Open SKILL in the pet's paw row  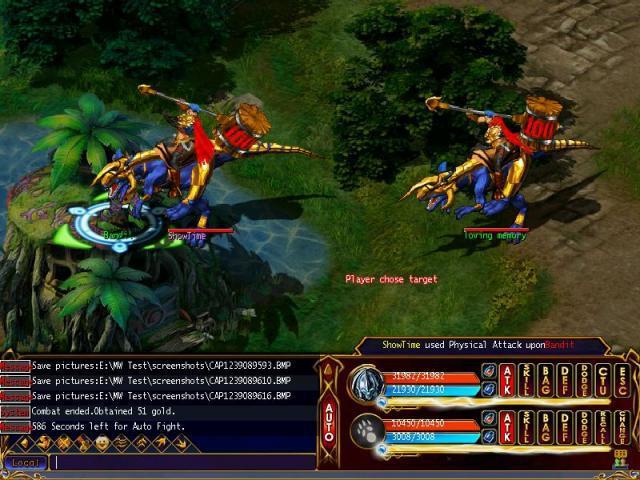tap(526, 427)
